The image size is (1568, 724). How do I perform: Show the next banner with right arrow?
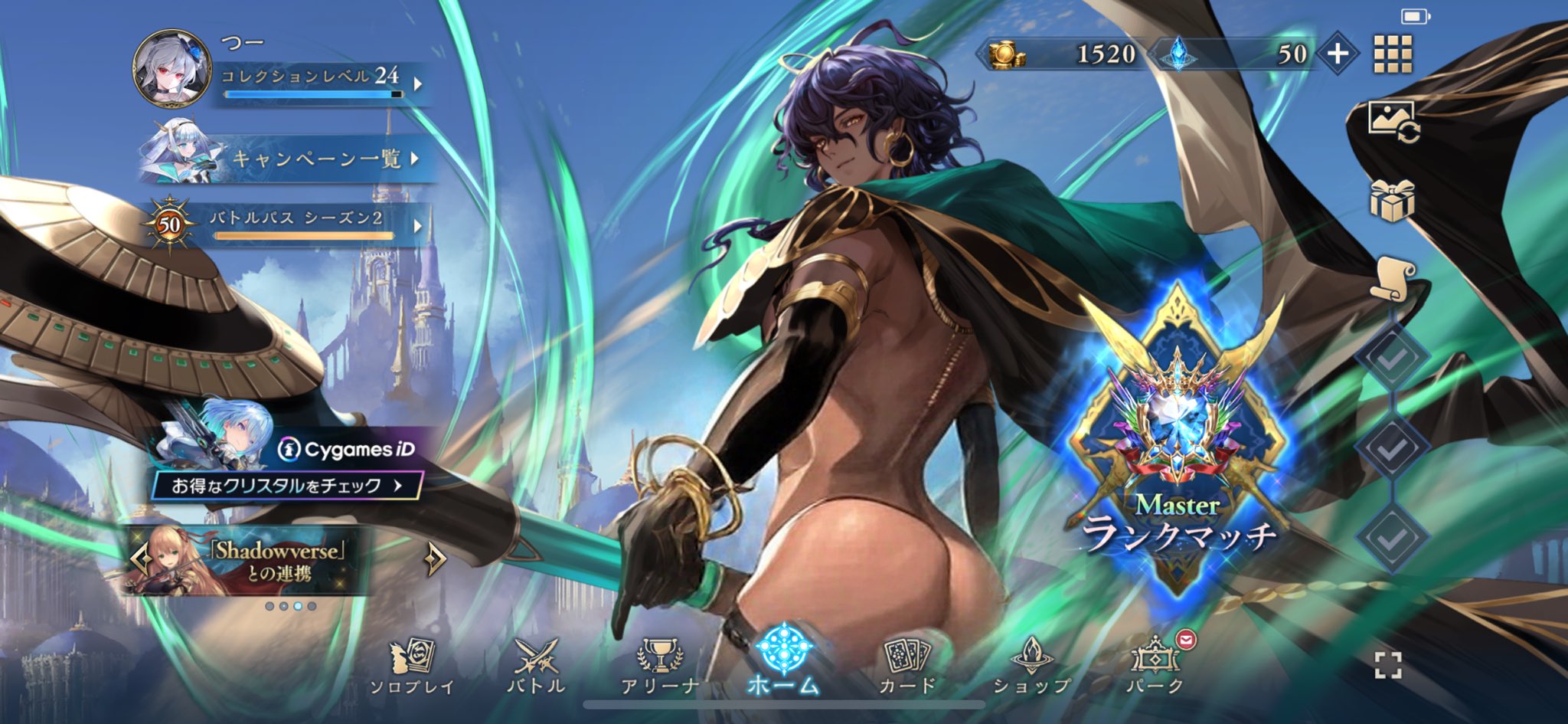(x=435, y=559)
